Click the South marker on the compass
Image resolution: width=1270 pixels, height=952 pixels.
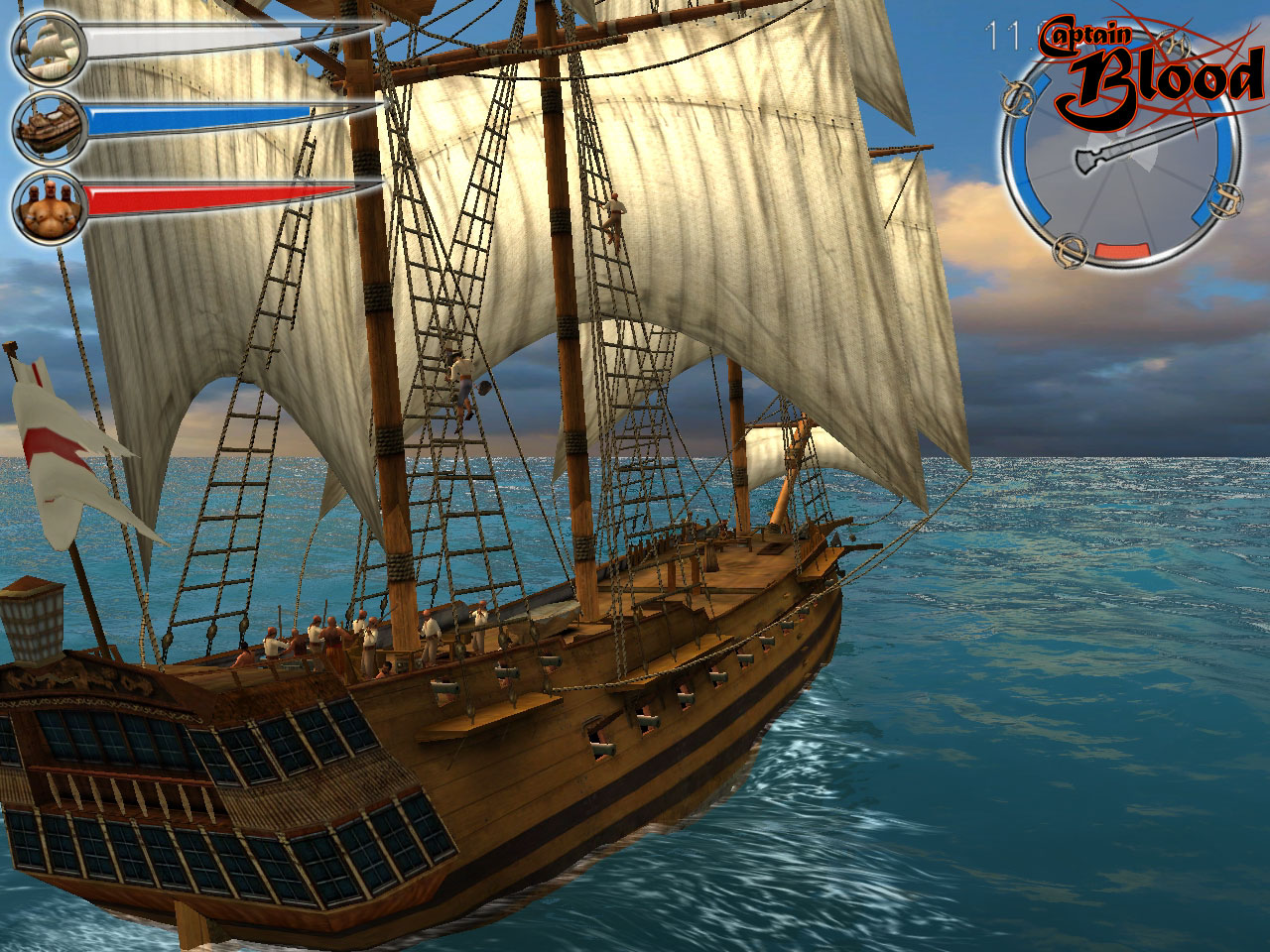(x=1069, y=253)
